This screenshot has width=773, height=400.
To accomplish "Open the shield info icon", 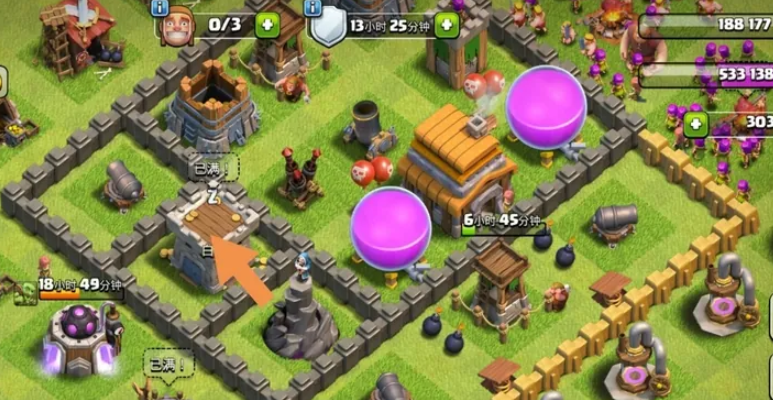I will point(316,7).
